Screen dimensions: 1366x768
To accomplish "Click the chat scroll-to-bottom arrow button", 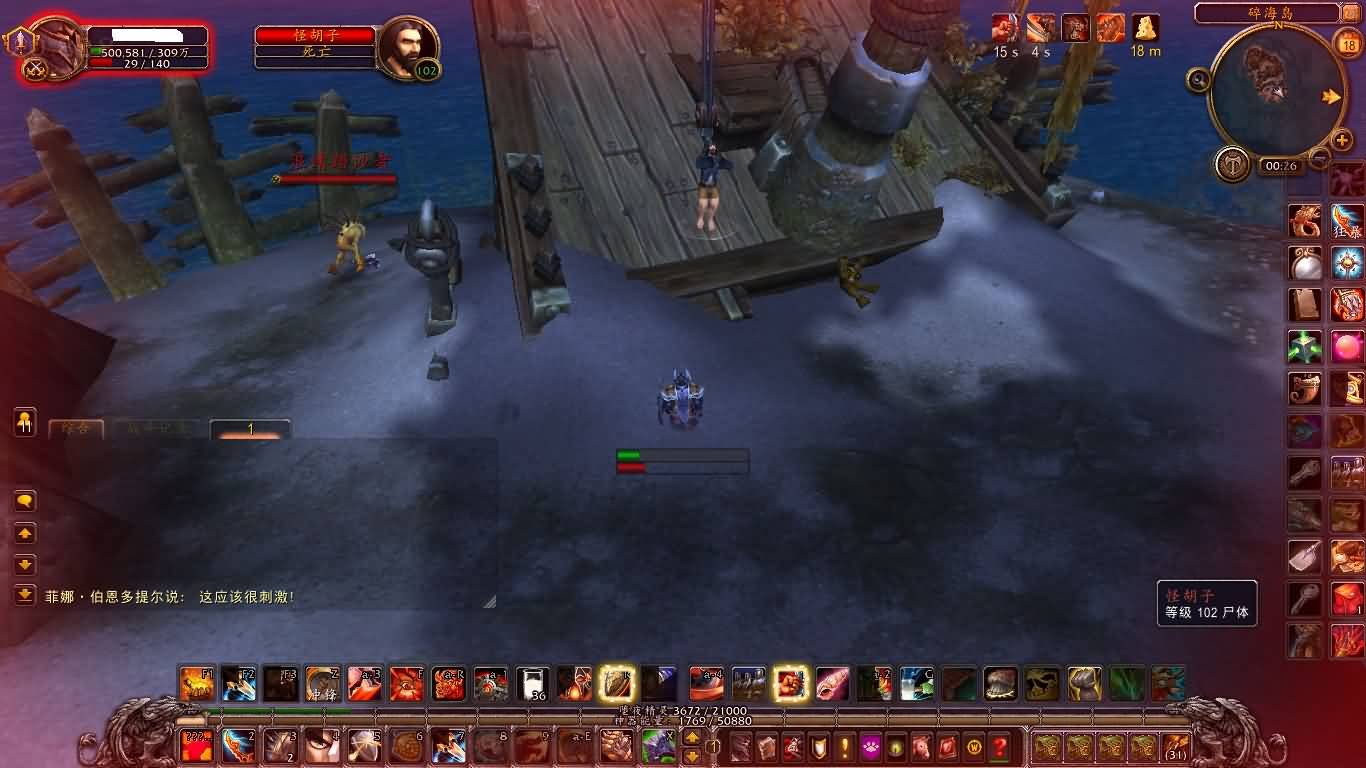I will [25, 595].
